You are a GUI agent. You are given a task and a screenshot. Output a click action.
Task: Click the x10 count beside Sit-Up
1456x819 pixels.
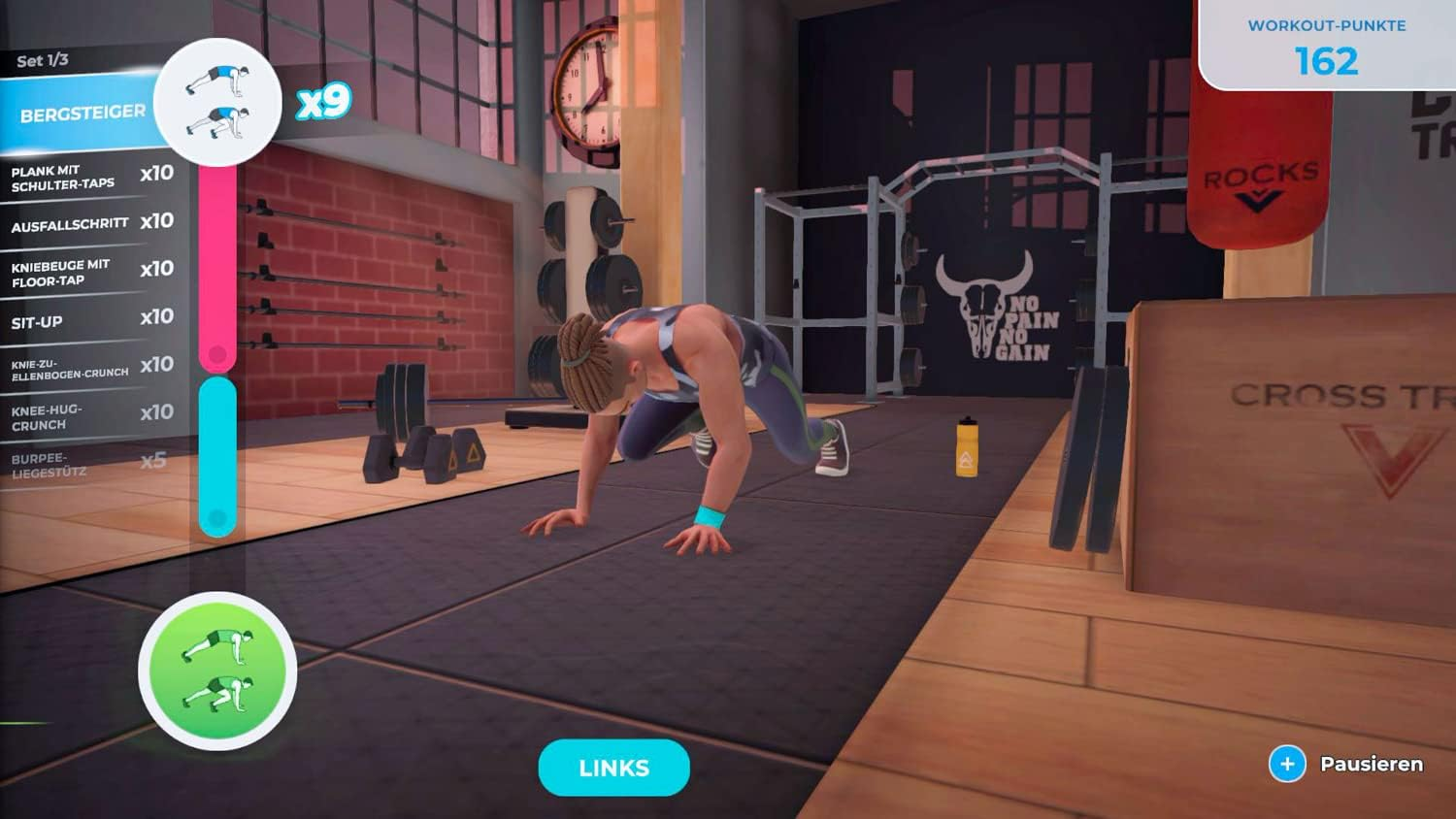tap(160, 316)
